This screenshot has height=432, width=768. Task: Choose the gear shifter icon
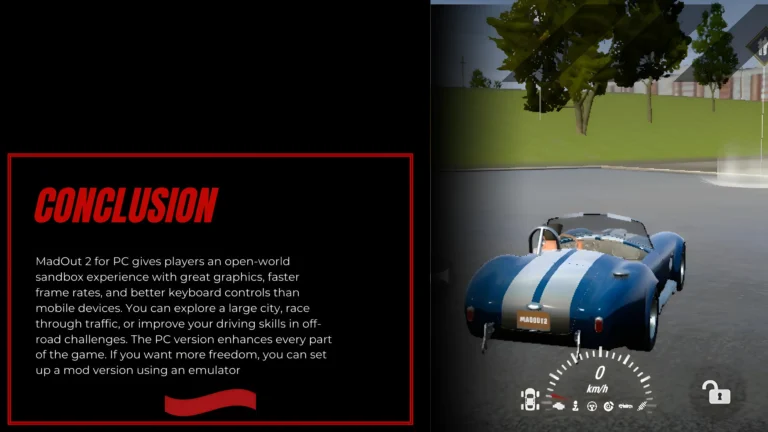click(577, 406)
